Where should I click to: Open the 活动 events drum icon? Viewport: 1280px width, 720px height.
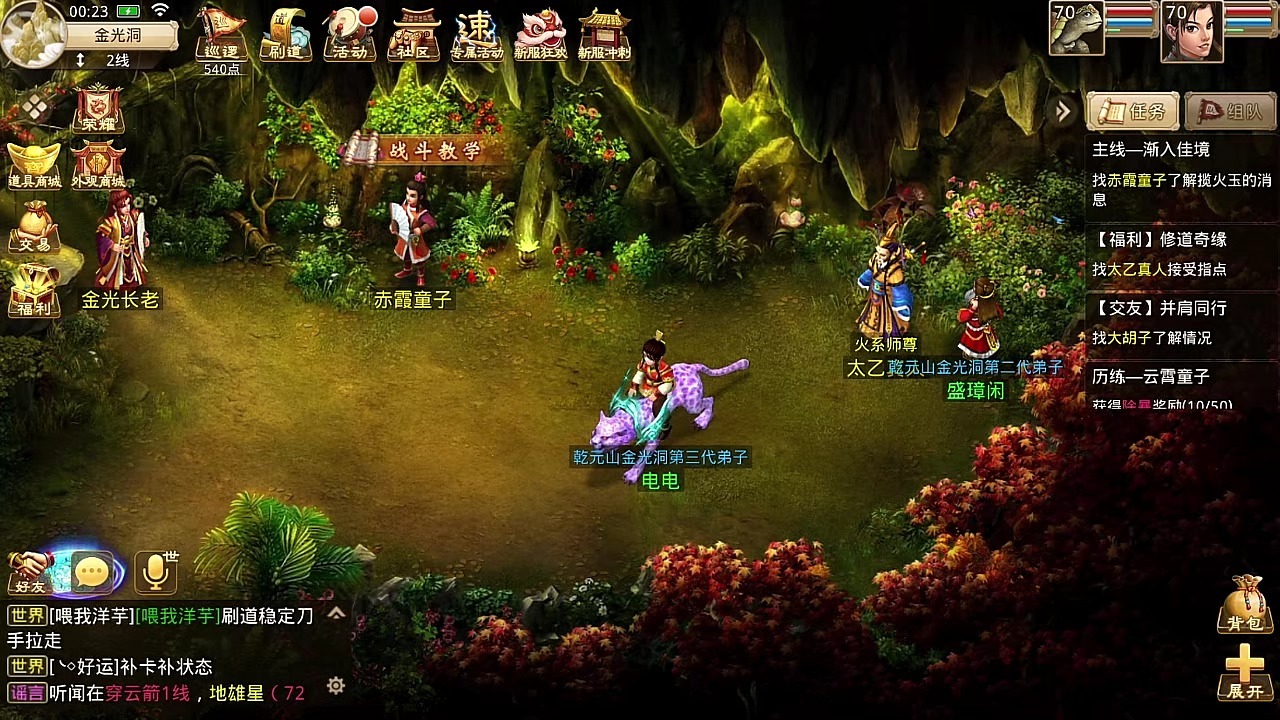tap(349, 35)
